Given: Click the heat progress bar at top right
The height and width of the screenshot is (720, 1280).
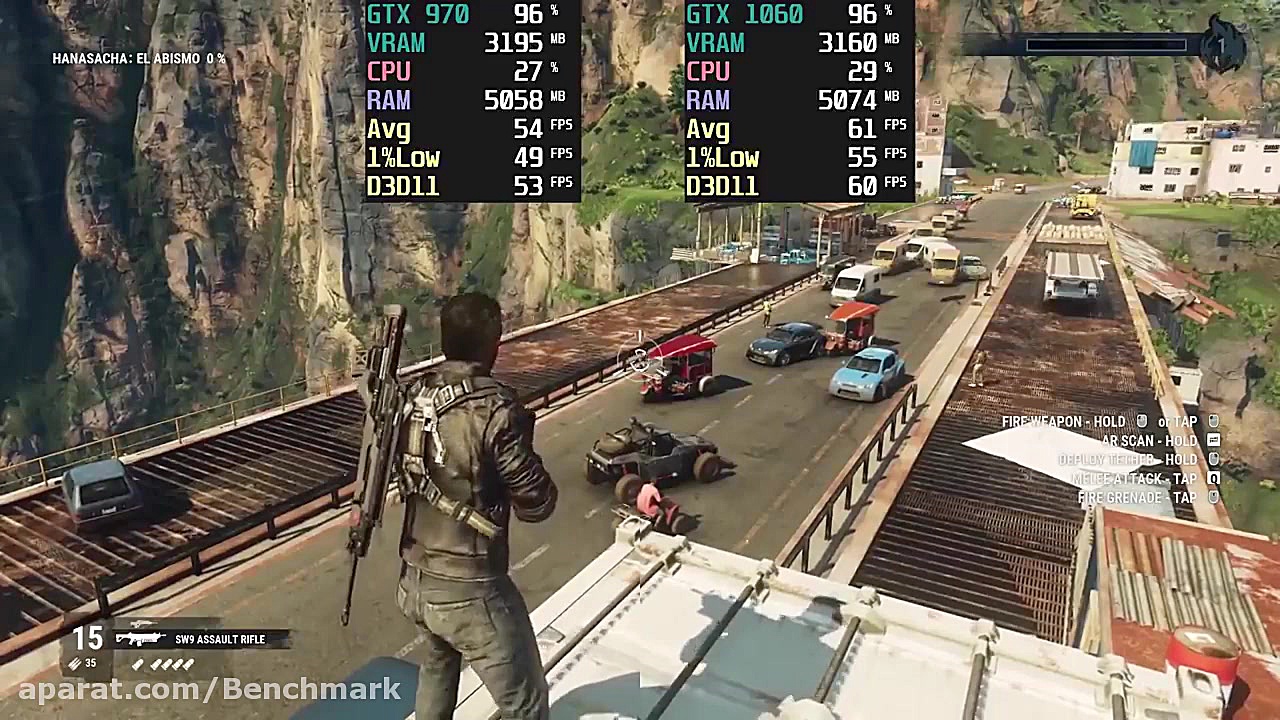Looking at the screenshot, I should pyautogui.click(x=1106, y=44).
